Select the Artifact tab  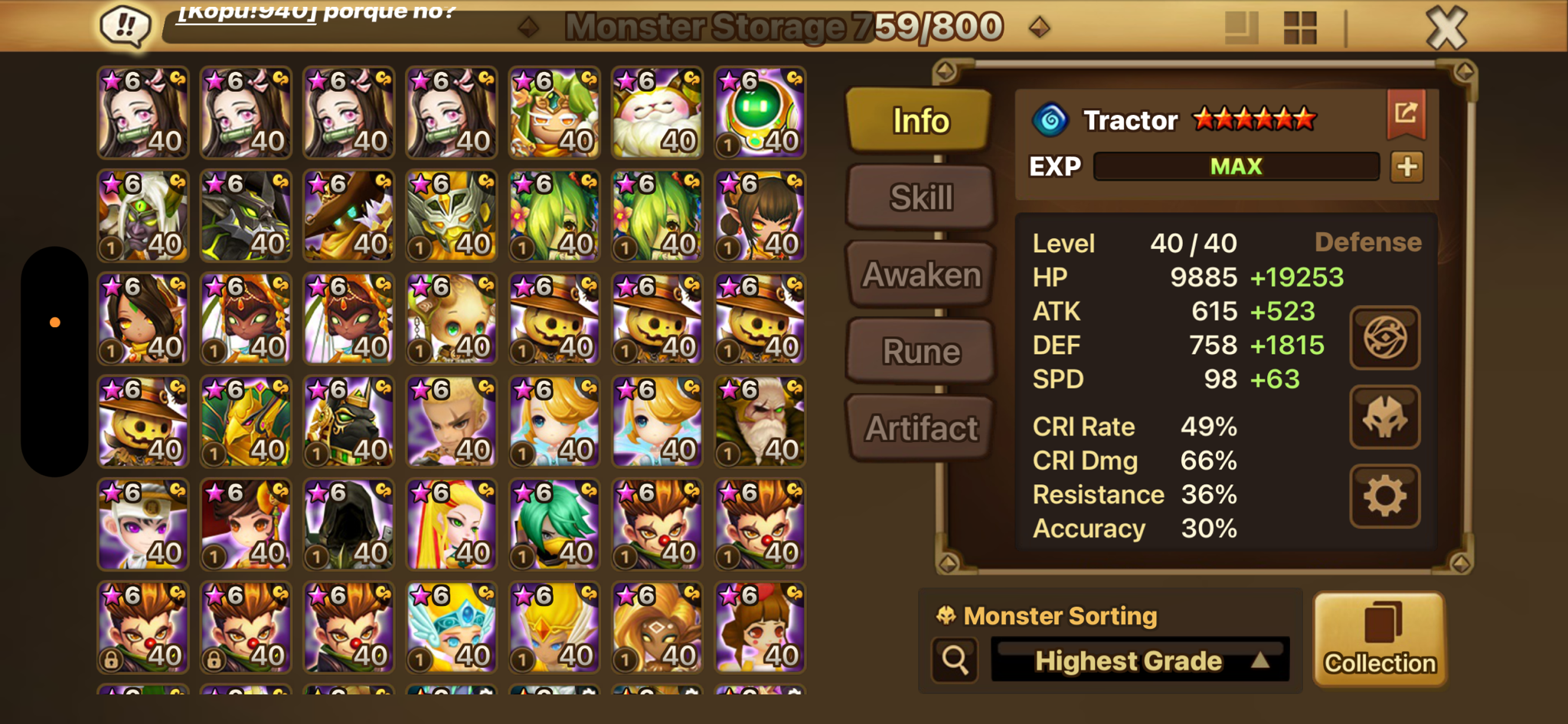coord(921,428)
